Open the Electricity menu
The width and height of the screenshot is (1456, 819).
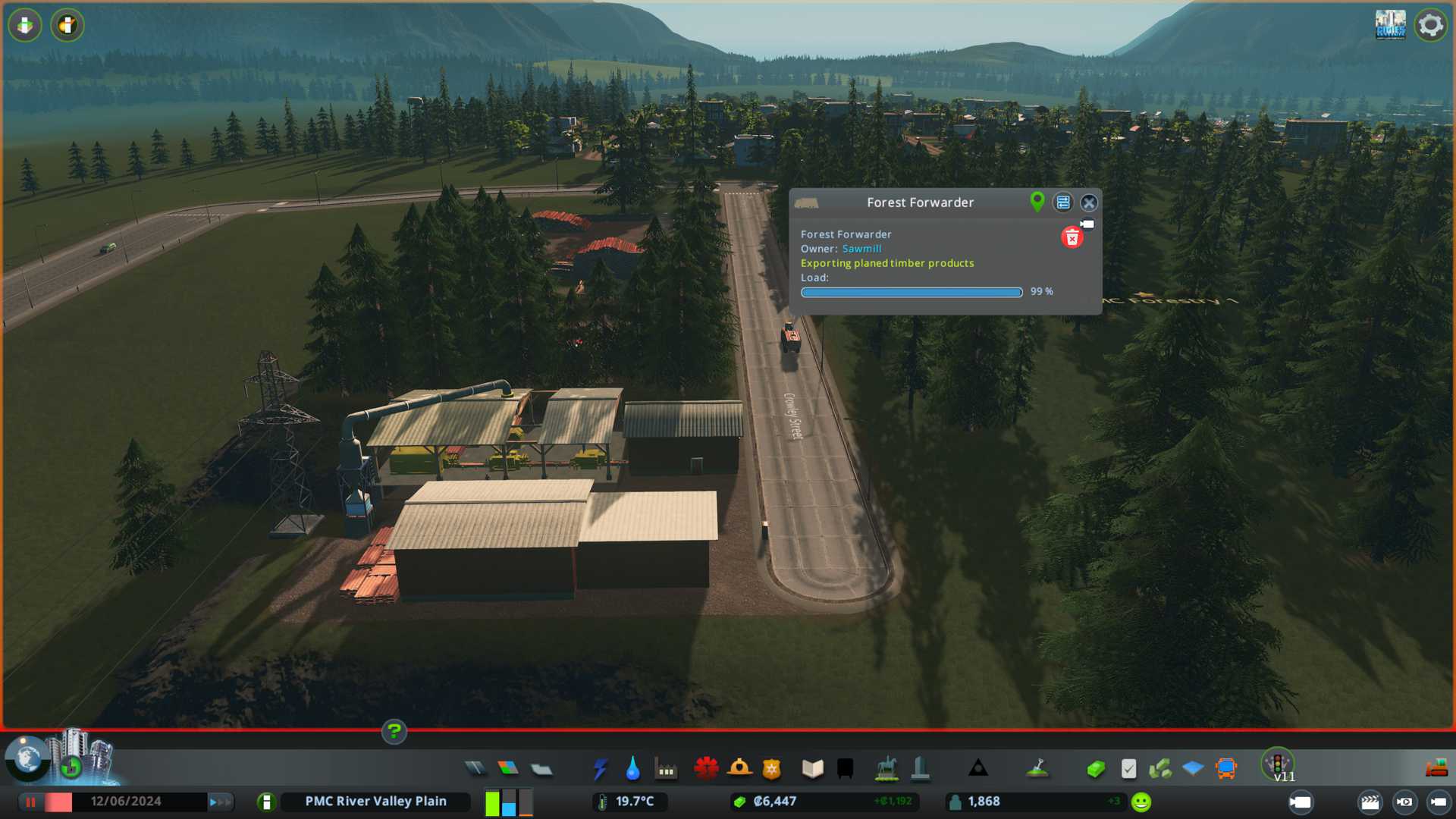click(x=600, y=769)
